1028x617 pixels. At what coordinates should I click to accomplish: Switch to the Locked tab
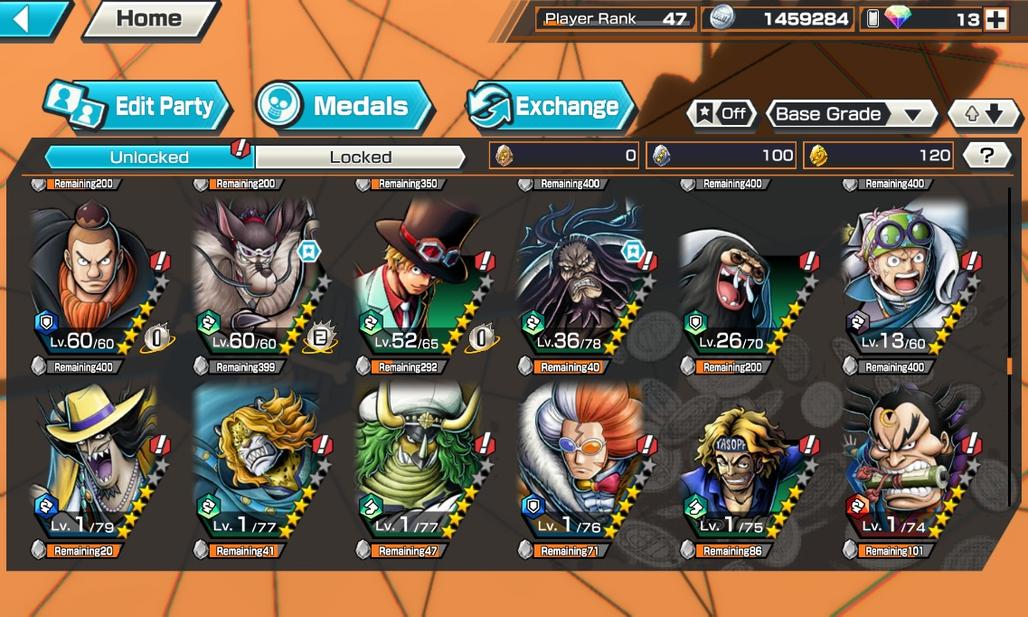360,157
